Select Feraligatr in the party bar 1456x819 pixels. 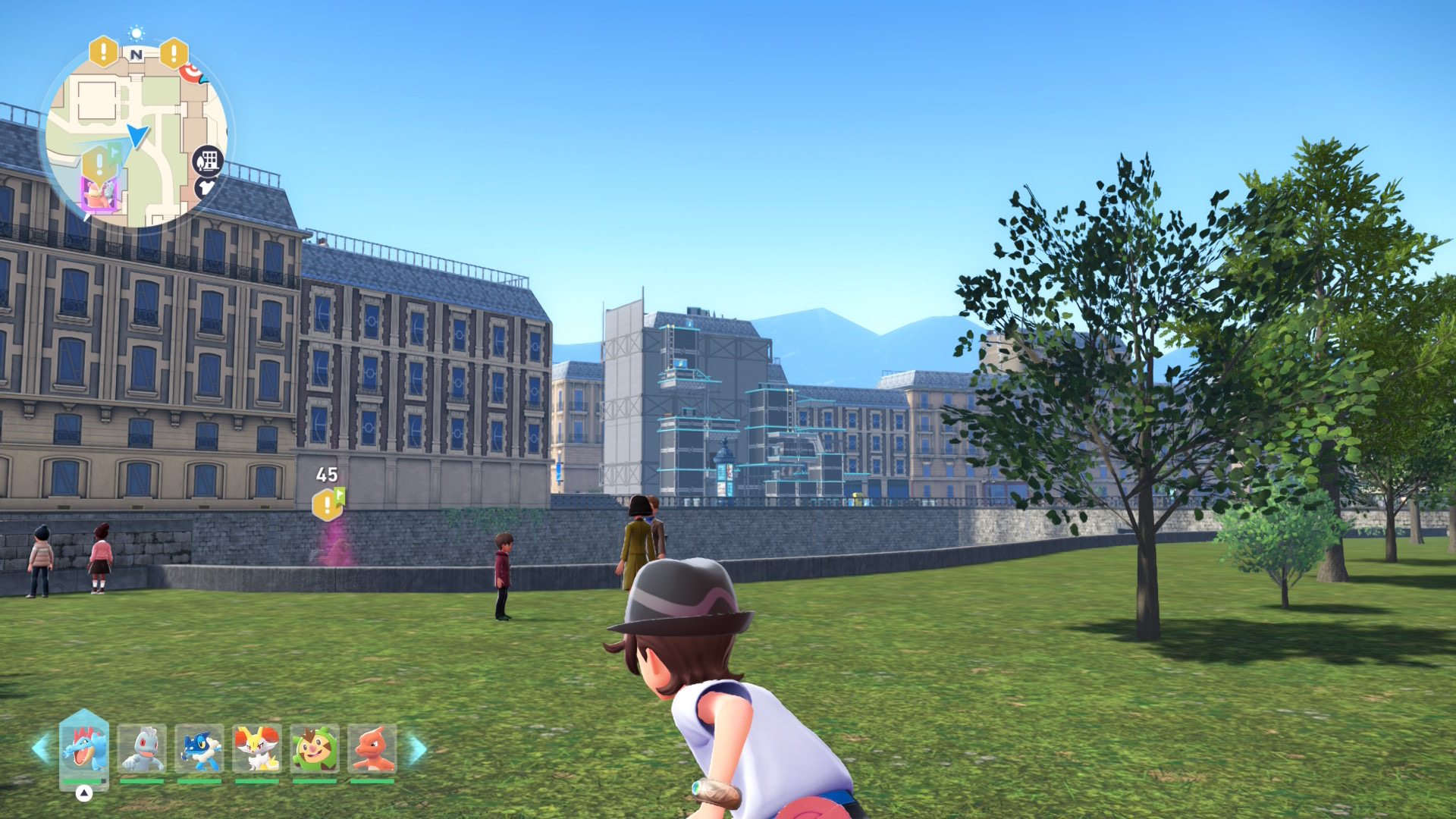click(83, 748)
